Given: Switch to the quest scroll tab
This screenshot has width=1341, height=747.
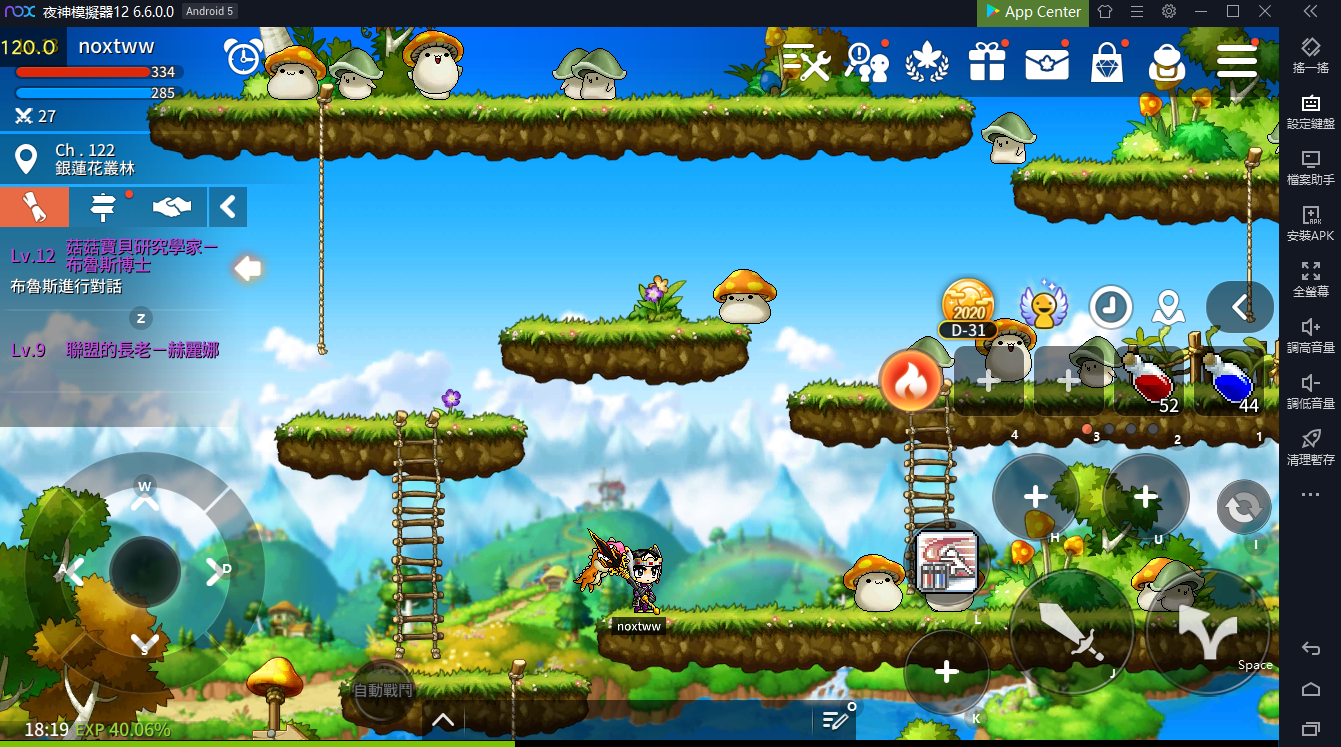Looking at the screenshot, I should (35, 207).
